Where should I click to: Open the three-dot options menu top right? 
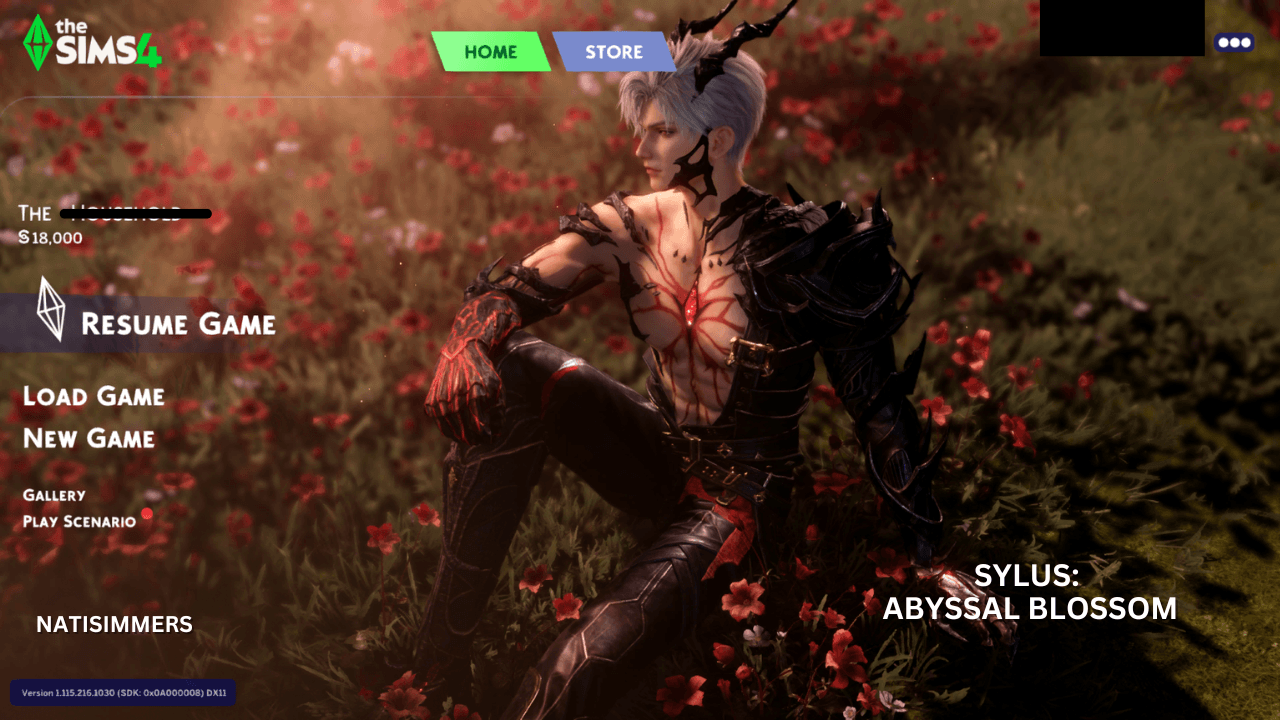1236,42
